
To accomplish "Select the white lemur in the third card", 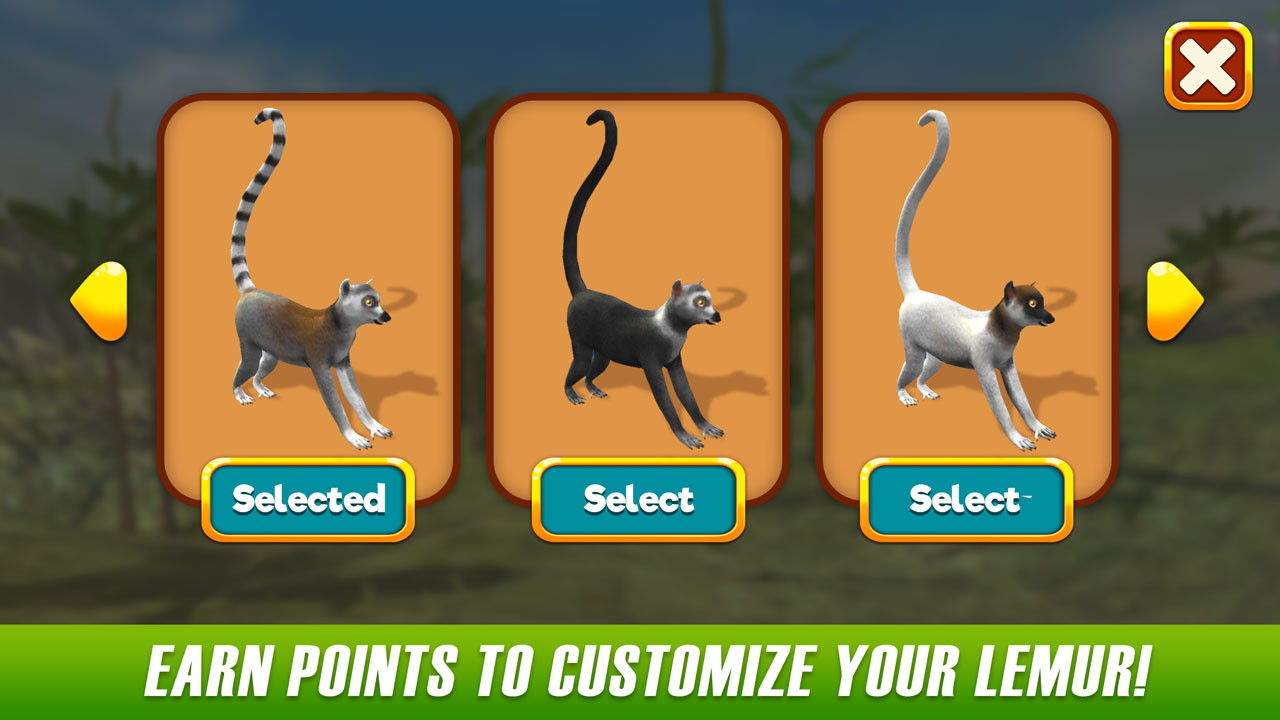I will [969, 498].
